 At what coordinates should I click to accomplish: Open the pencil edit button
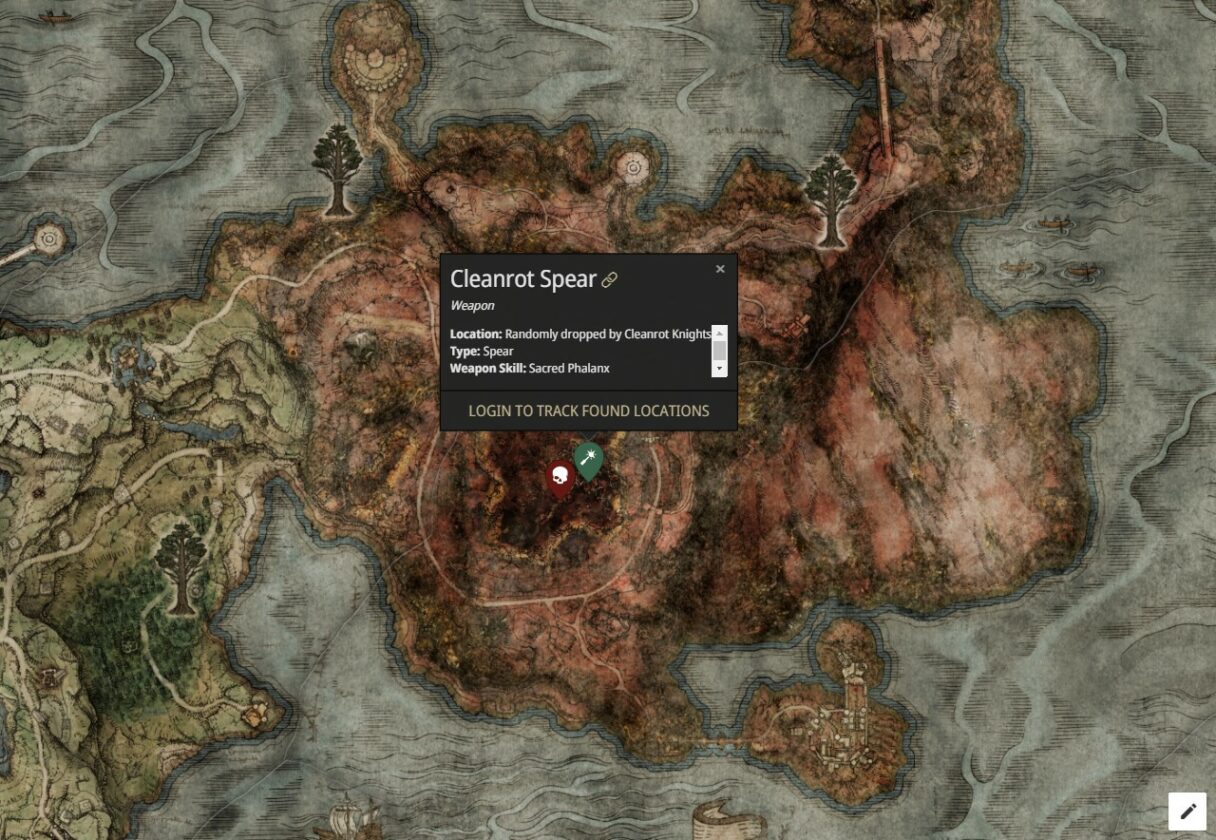click(1187, 811)
